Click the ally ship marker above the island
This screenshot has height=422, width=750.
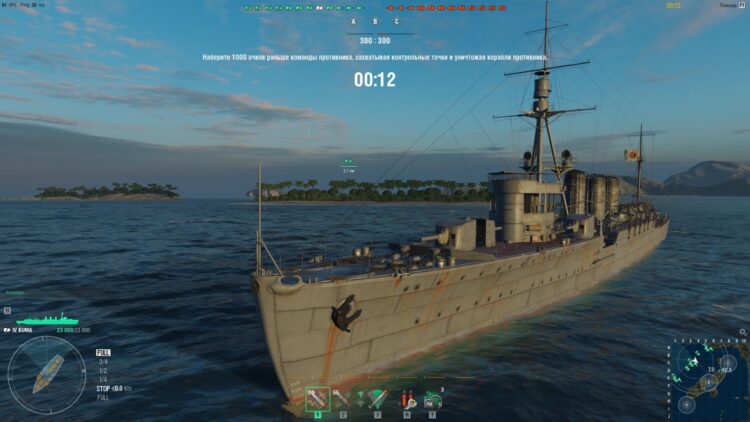pos(348,161)
